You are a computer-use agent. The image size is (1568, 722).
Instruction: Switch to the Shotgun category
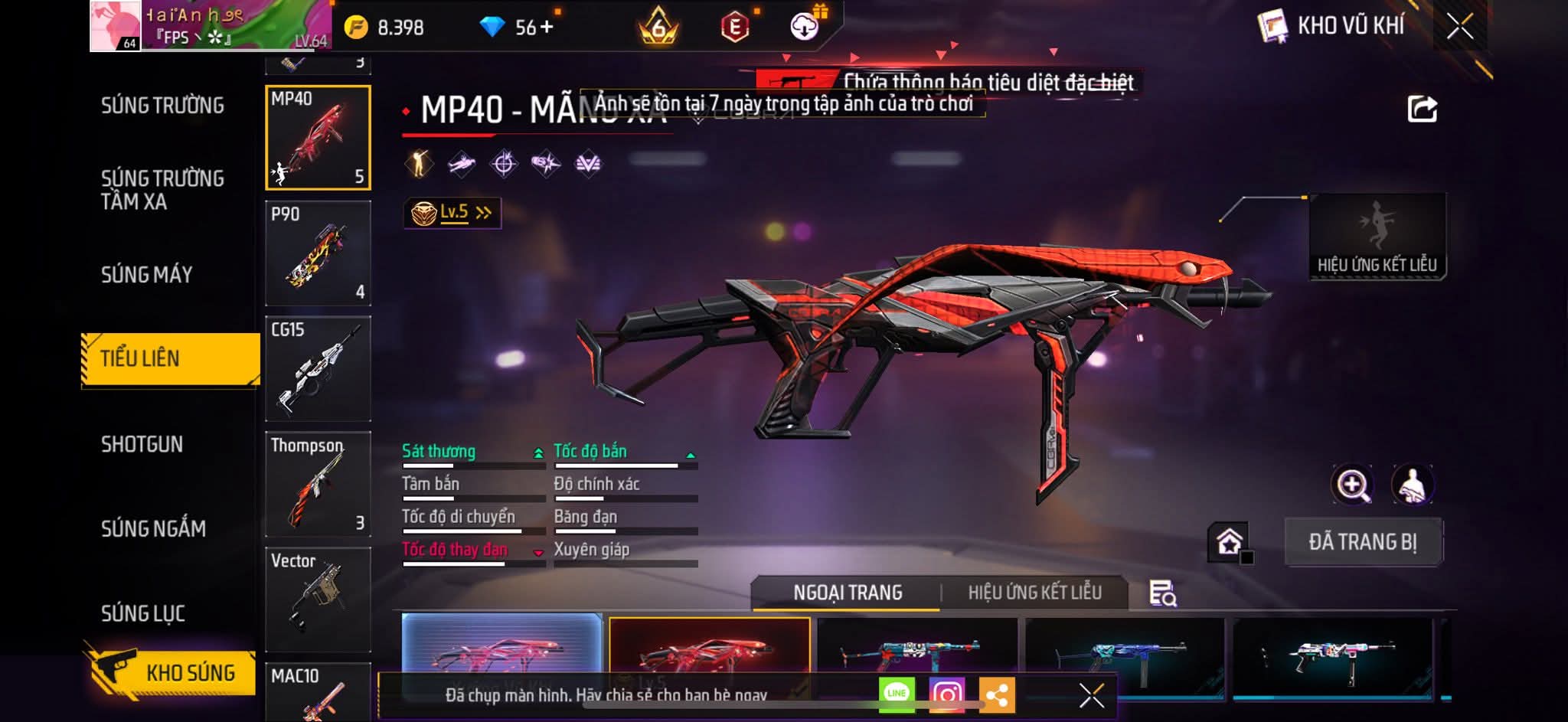142,445
